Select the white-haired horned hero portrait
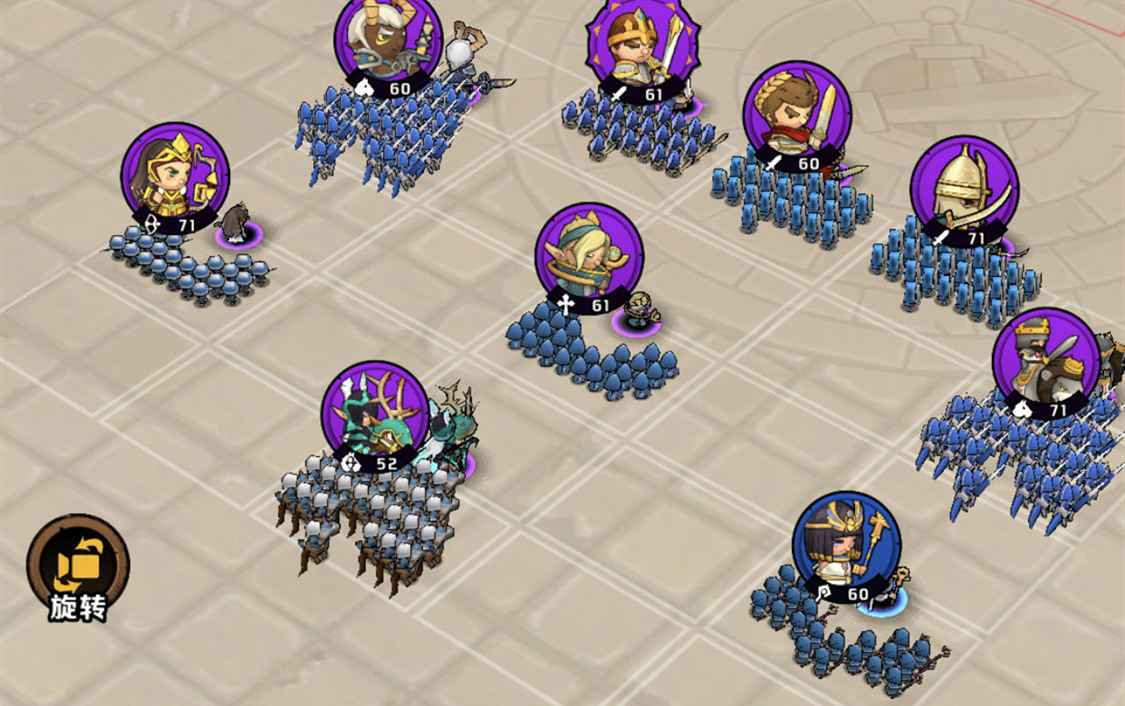The height and width of the screenshot is (706, 1125). 388,42
